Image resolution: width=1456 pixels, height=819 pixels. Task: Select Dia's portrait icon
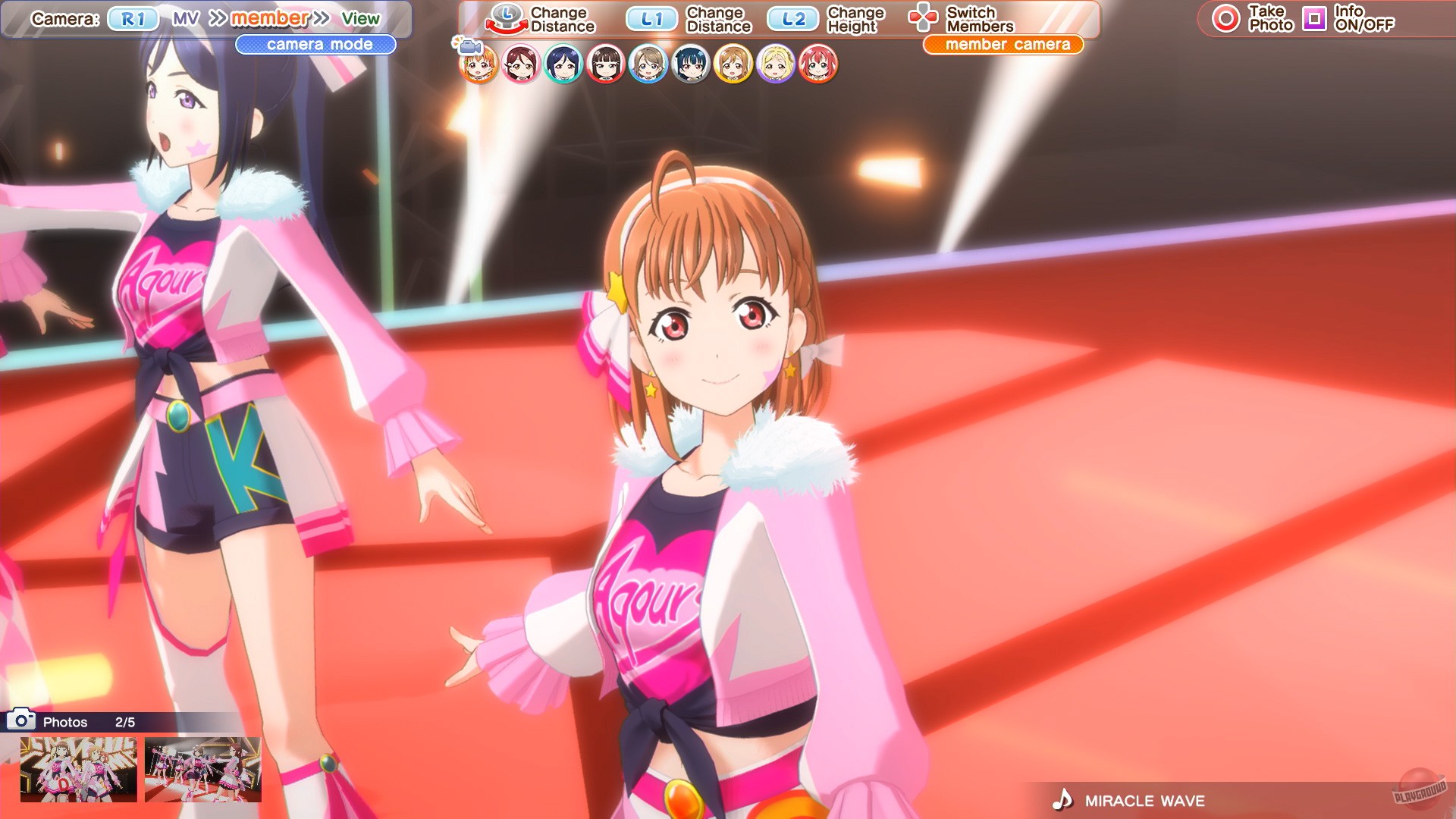[x=606, y=64]
